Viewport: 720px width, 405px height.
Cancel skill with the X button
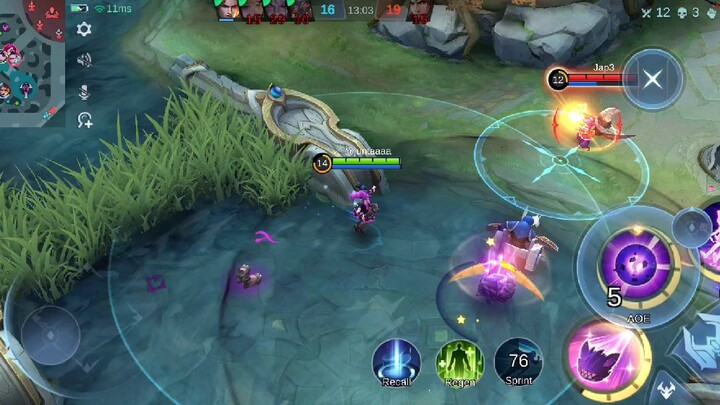[652, 79]
